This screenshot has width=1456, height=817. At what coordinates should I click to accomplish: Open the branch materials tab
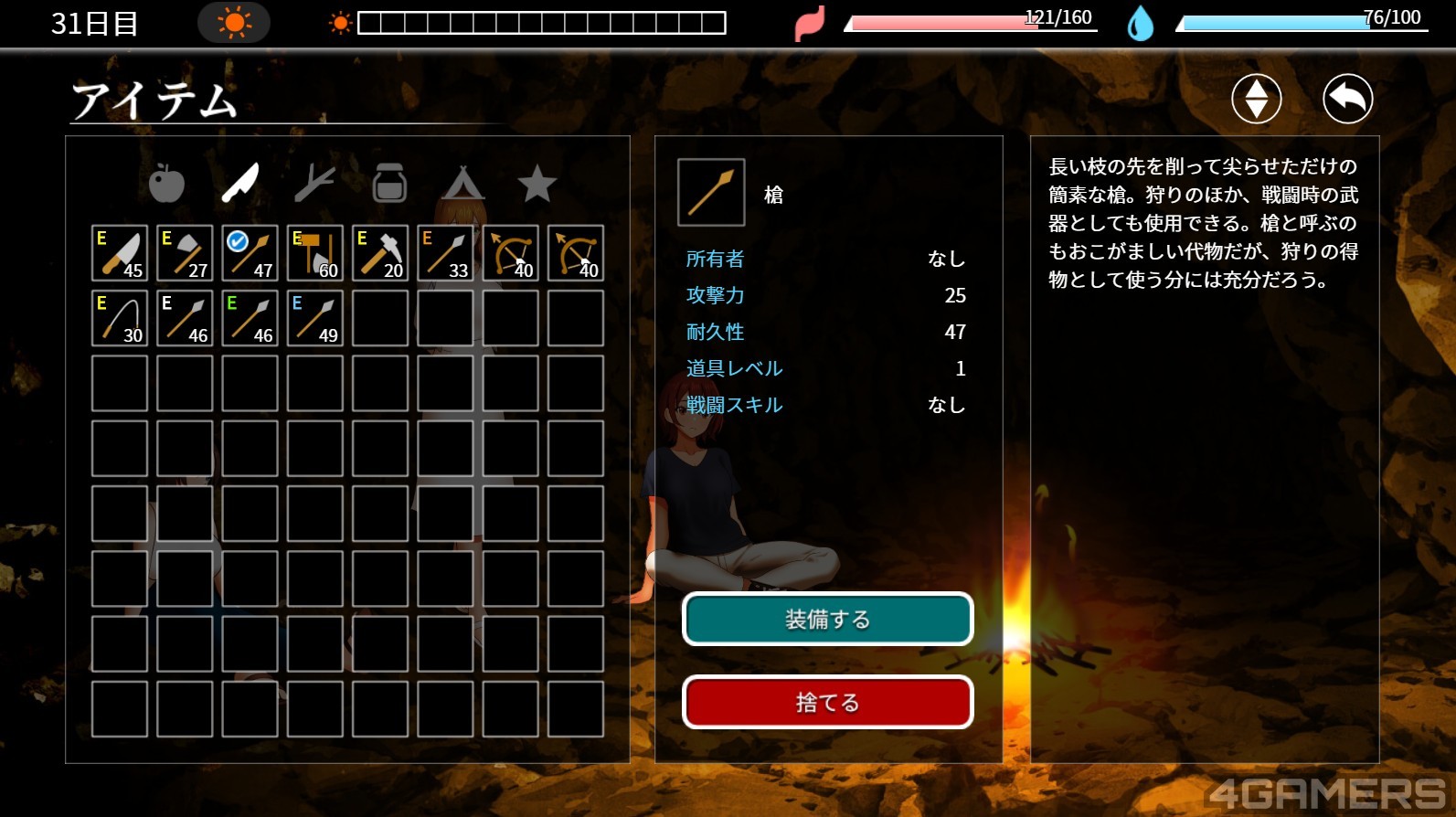tap(314, 184)
